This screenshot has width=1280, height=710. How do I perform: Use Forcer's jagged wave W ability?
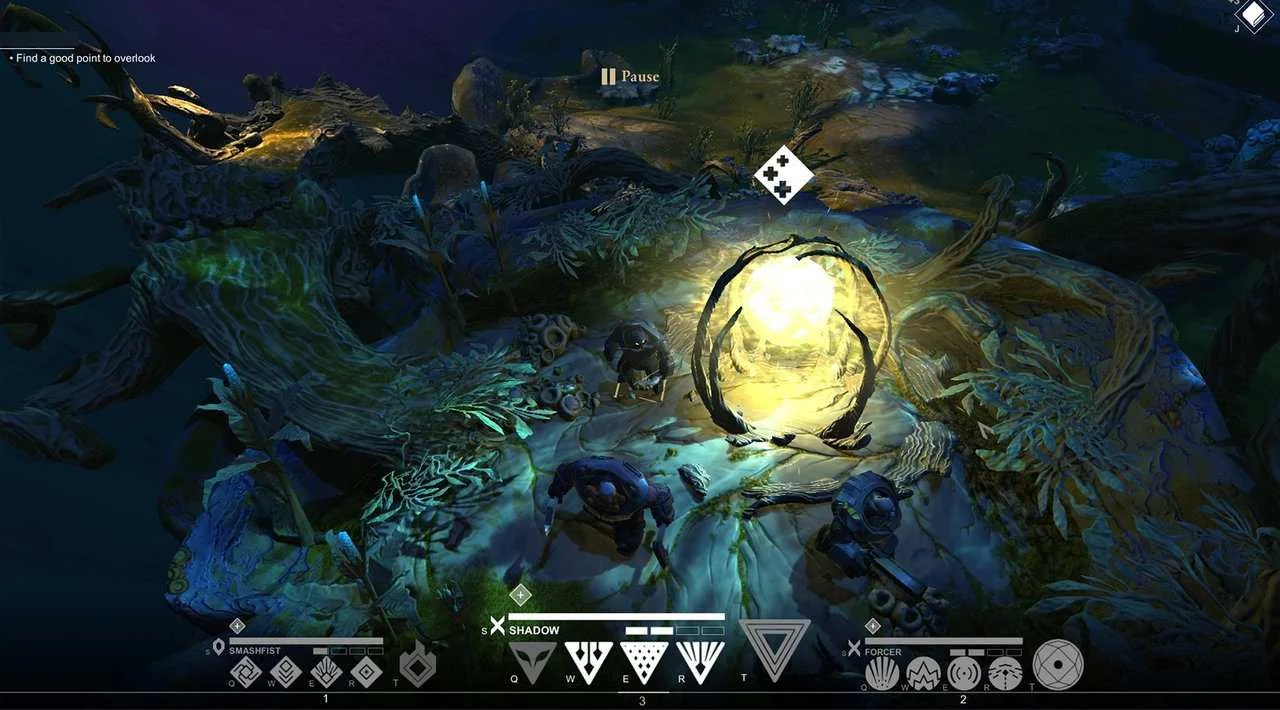[x=923, y=674]
